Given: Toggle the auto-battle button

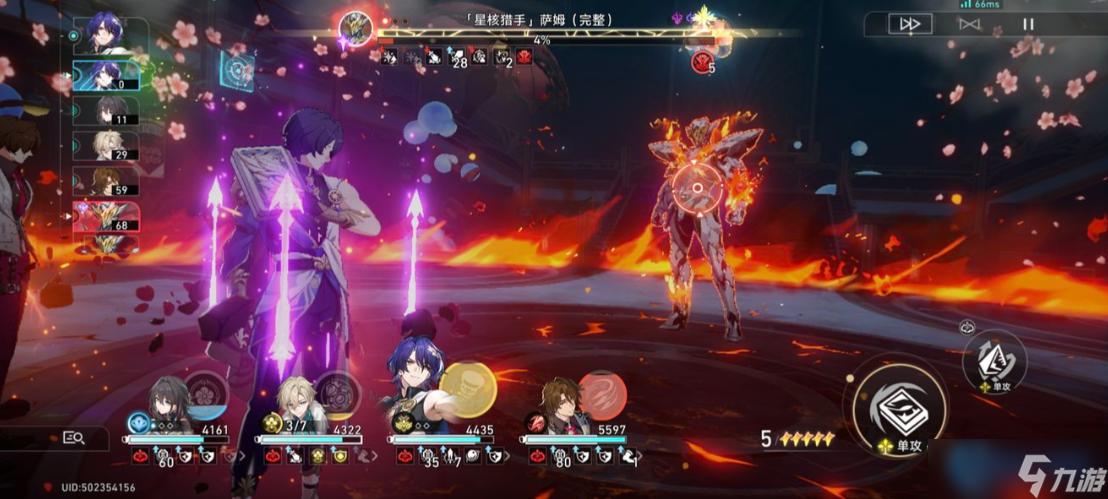Looking at the screenshot, I should pos(969,24).
